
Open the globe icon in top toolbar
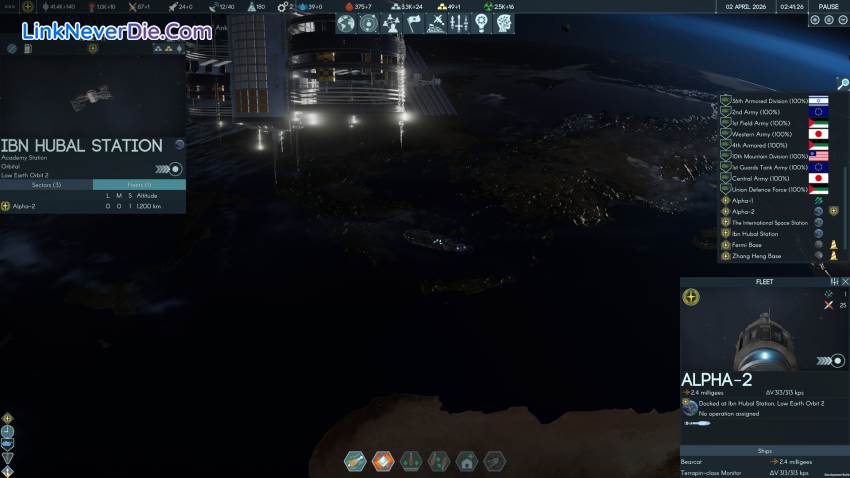pyautogui.click(x=346, y=22)
